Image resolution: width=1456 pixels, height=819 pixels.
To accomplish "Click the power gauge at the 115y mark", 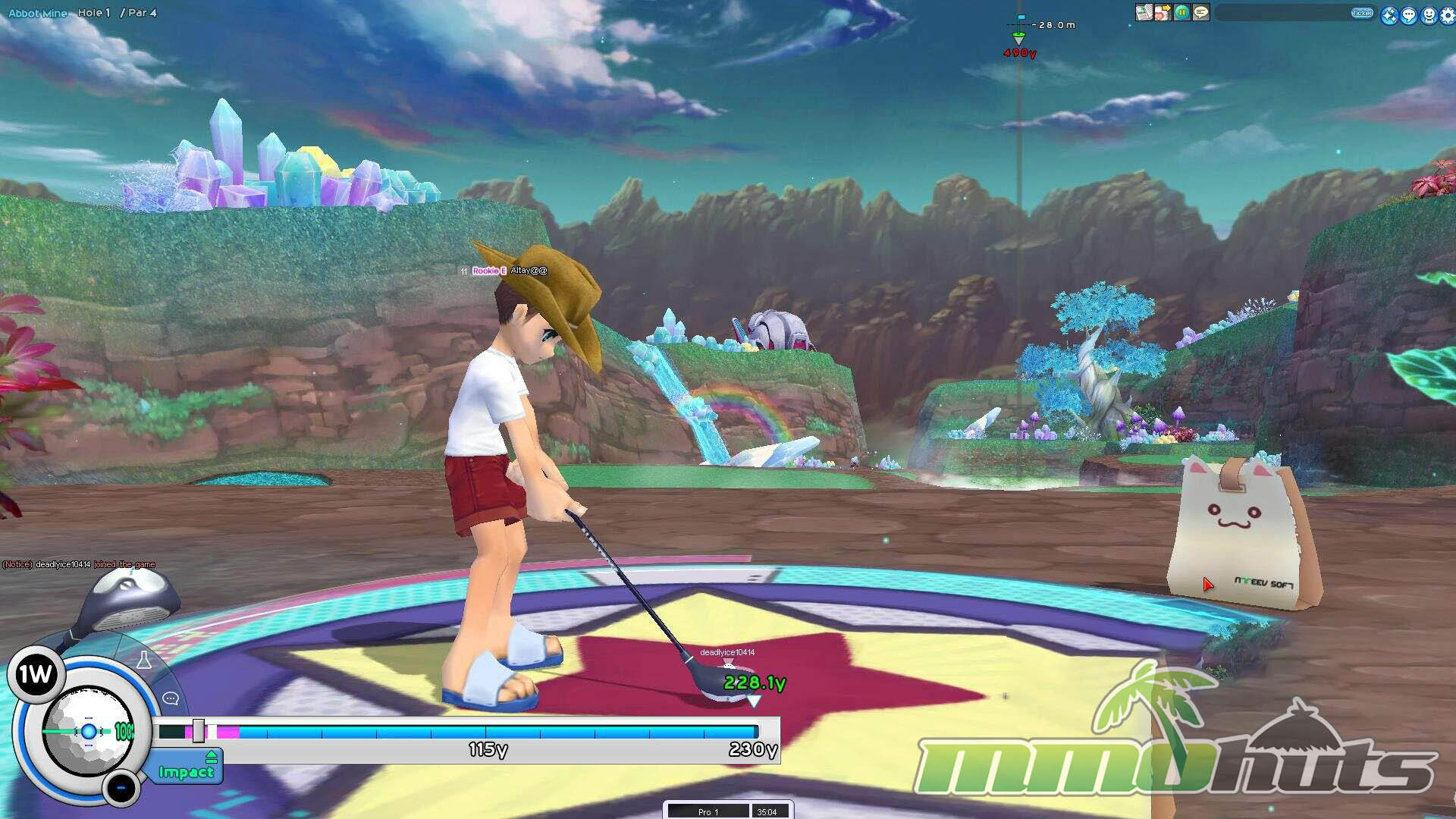I will tap(486, 732).
